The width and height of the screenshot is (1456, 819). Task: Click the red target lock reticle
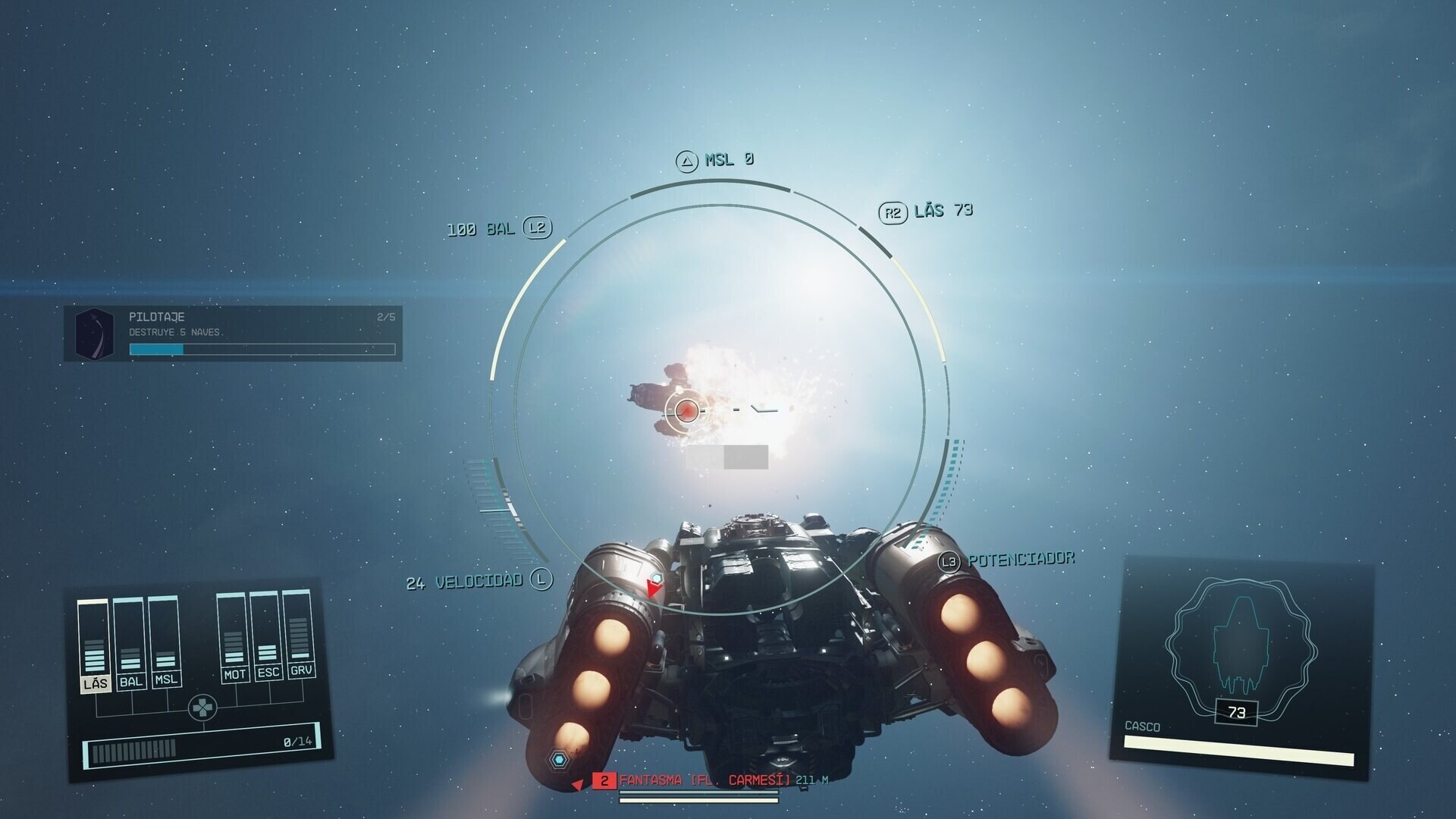click(x=687, y=410)
